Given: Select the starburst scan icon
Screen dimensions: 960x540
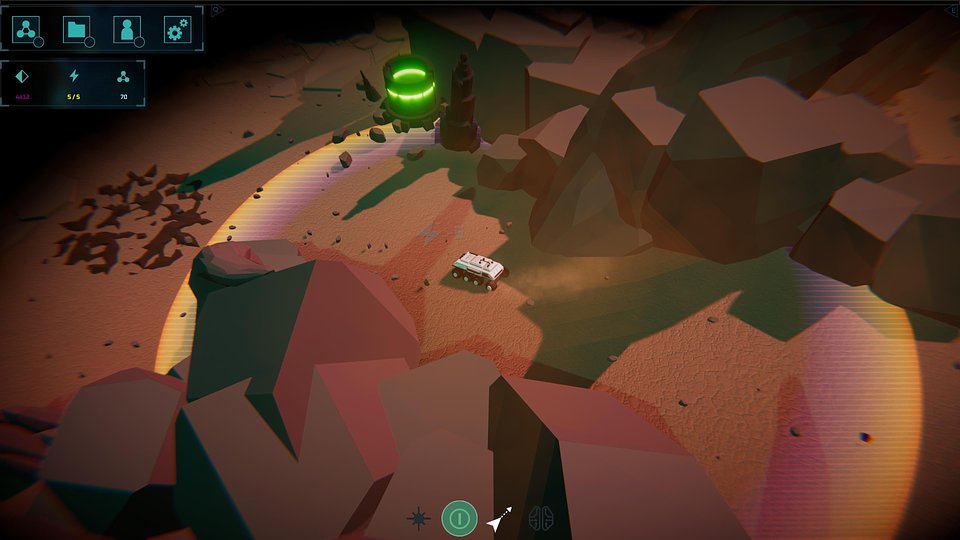Looking at the screenshot, I should click(419, 518).
